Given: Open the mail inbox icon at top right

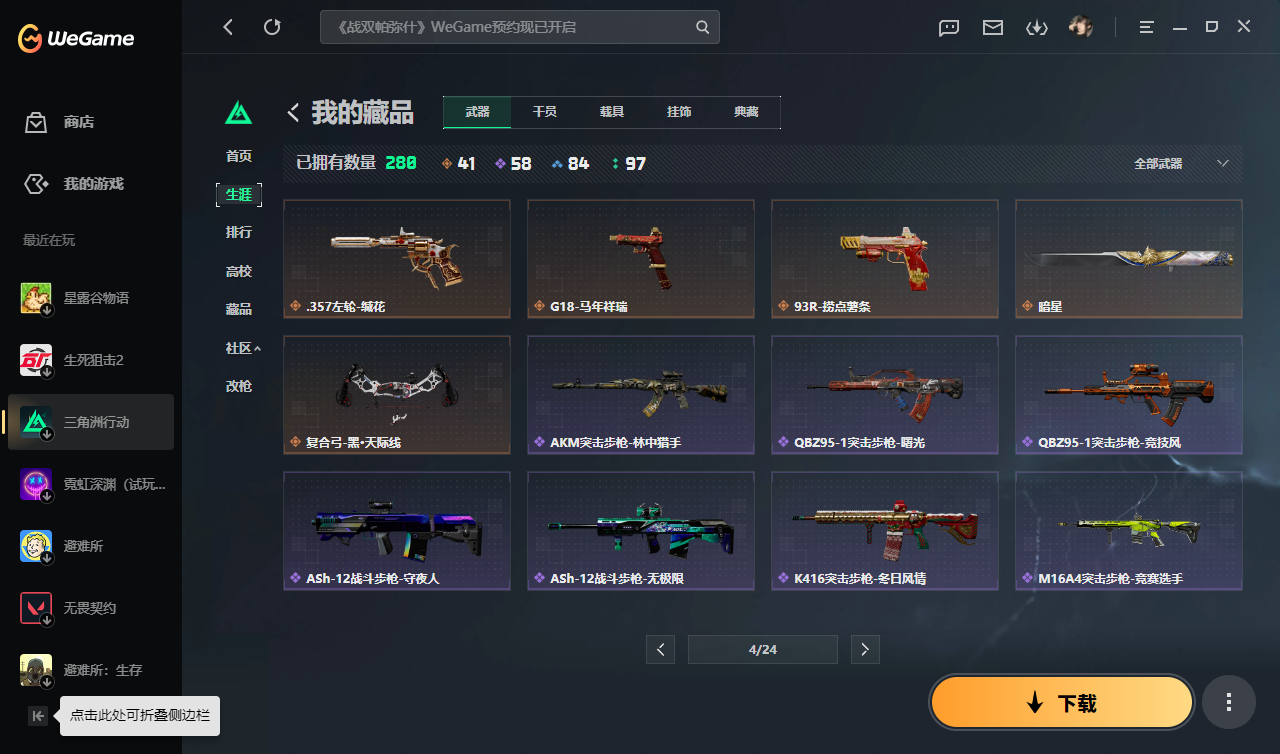Looking at the screenshot, I should coord(992,27).
